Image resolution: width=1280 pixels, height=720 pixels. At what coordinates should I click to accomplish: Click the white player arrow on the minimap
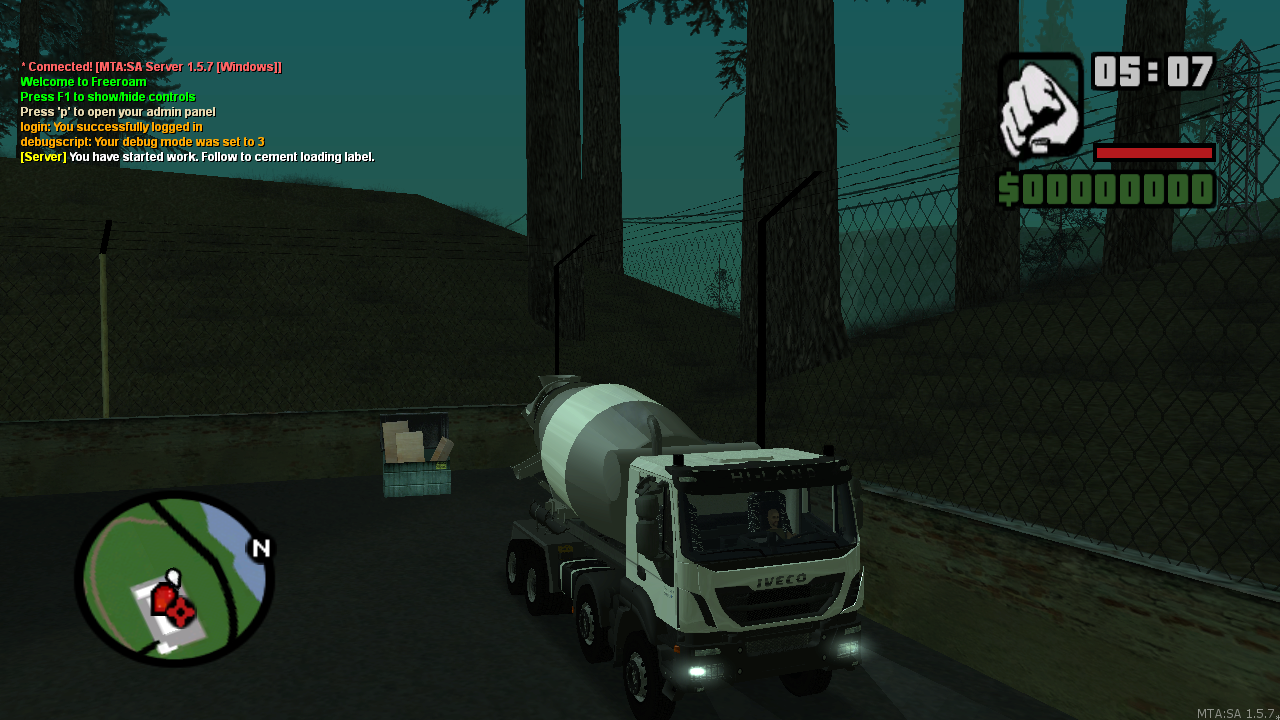point(172,577)
